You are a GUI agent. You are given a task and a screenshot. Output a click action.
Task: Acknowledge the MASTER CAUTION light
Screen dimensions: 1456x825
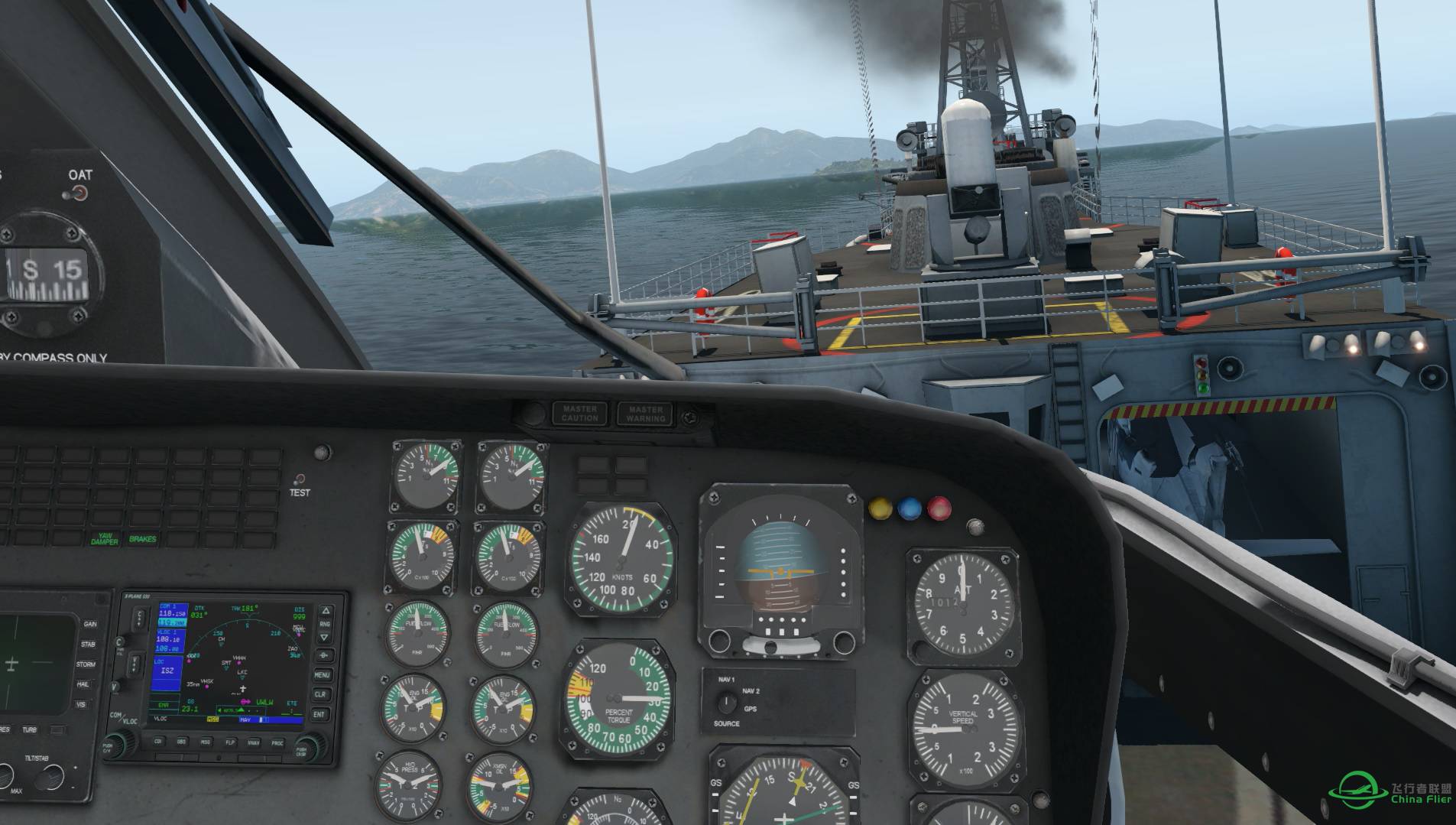point(580,414)
